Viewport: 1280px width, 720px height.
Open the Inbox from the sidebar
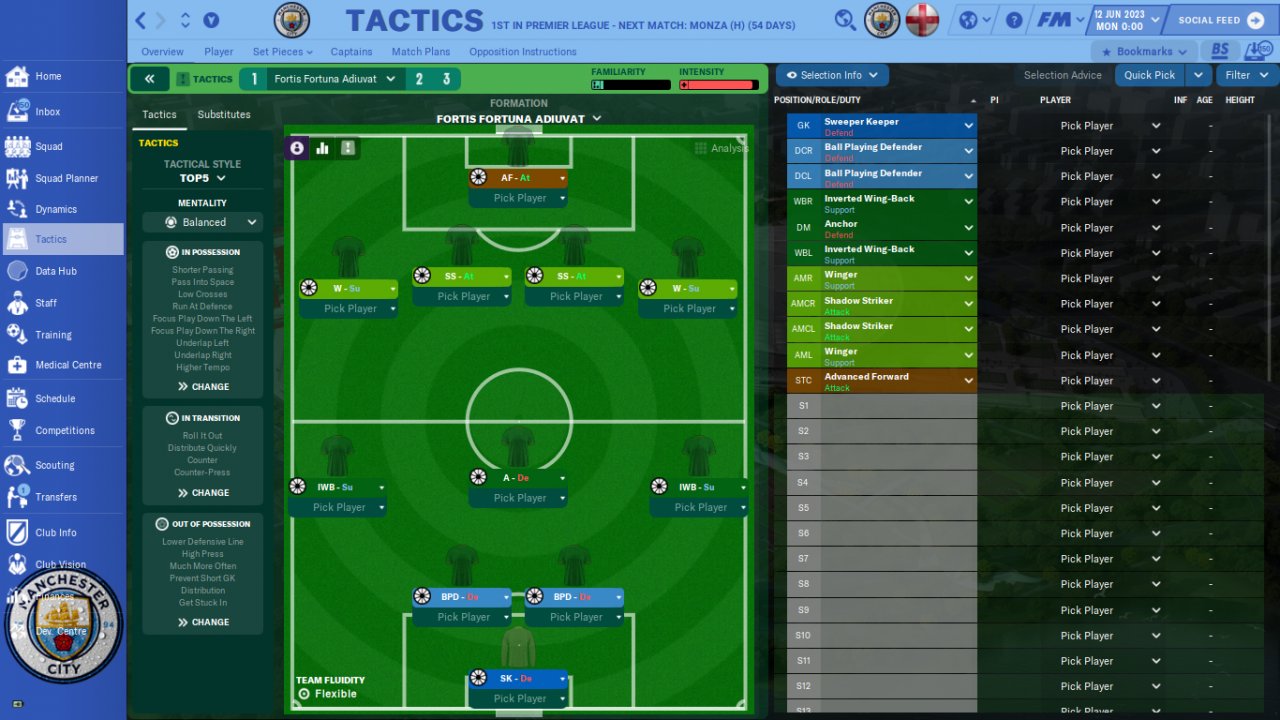47,112
